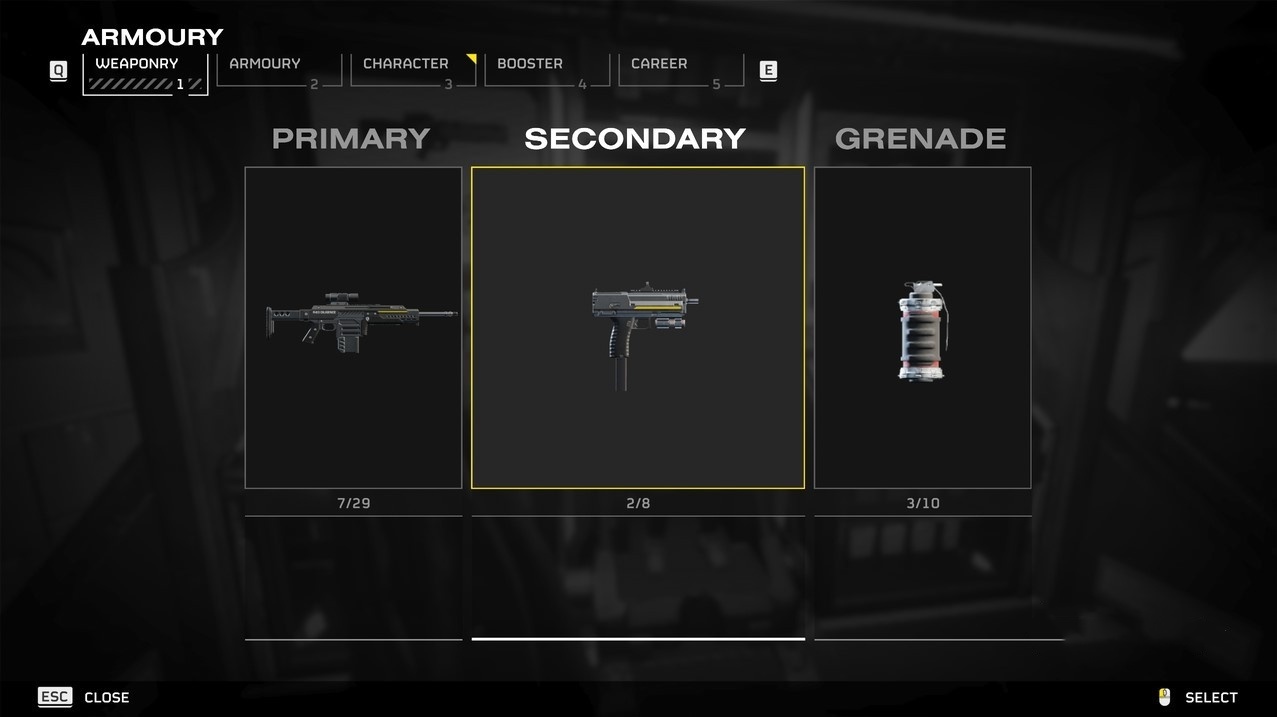Viewport: 1277px width, 717px height.
Task: Select the secondary machine pistol card
Action: click(x=637, y=328)
